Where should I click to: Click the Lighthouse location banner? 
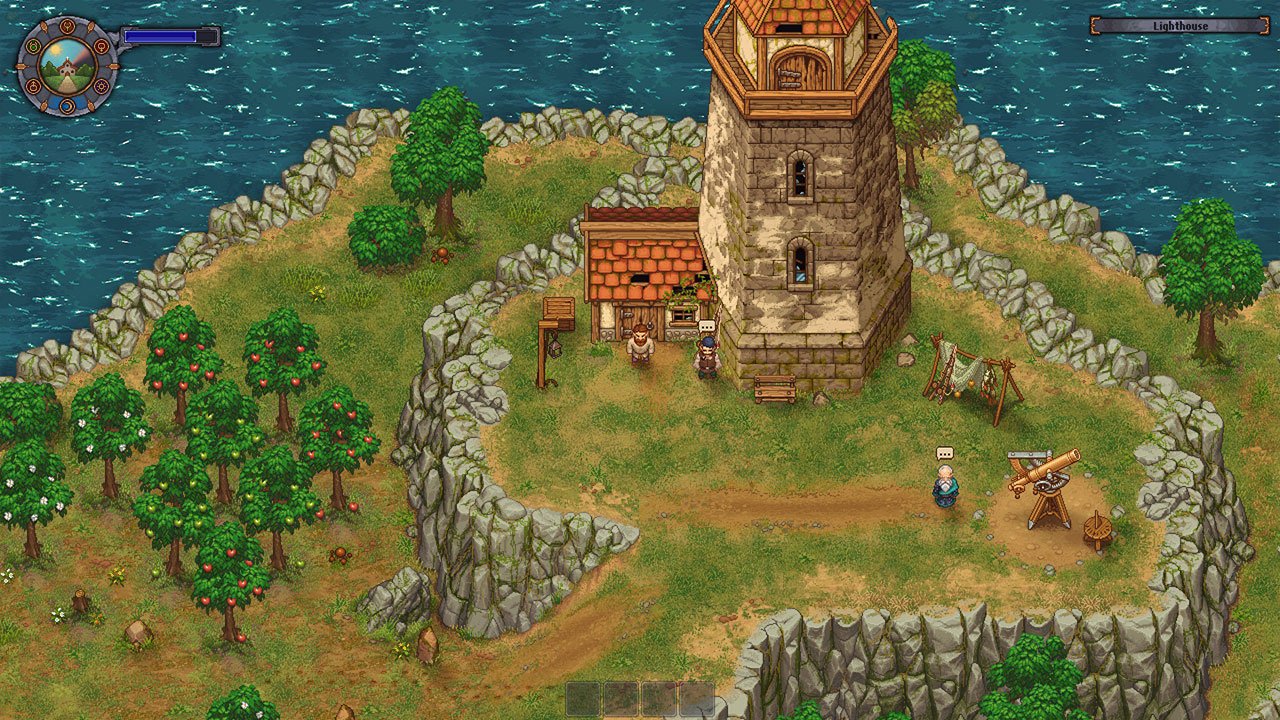pos(1178,25)
